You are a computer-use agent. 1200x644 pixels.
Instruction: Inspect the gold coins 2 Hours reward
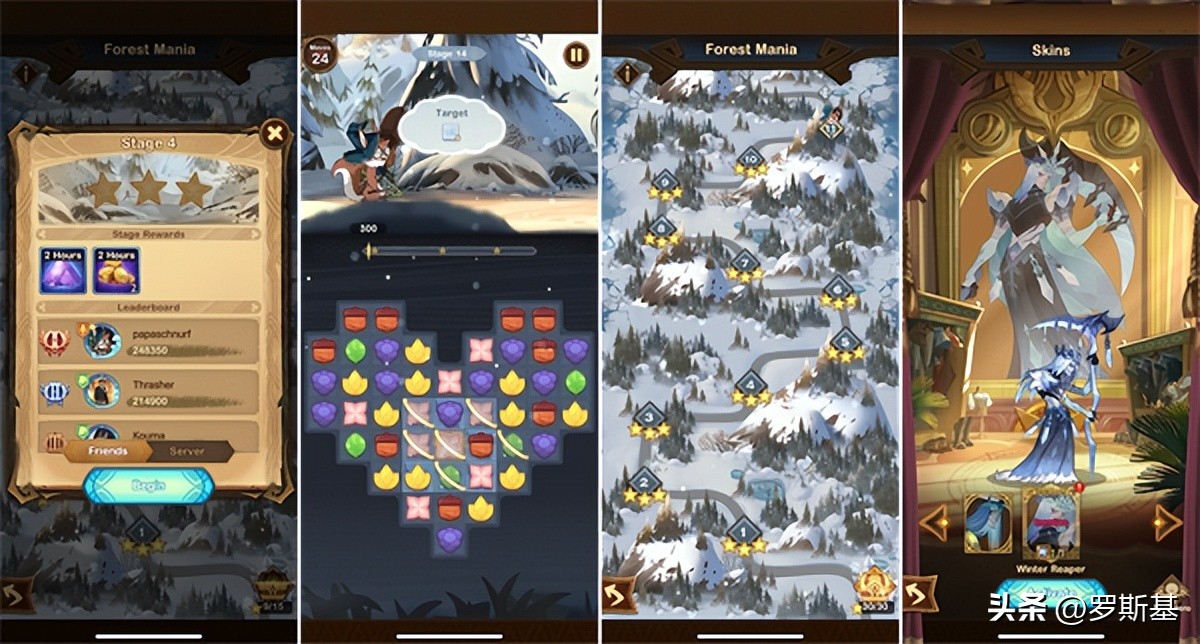[x=116, y=271]
